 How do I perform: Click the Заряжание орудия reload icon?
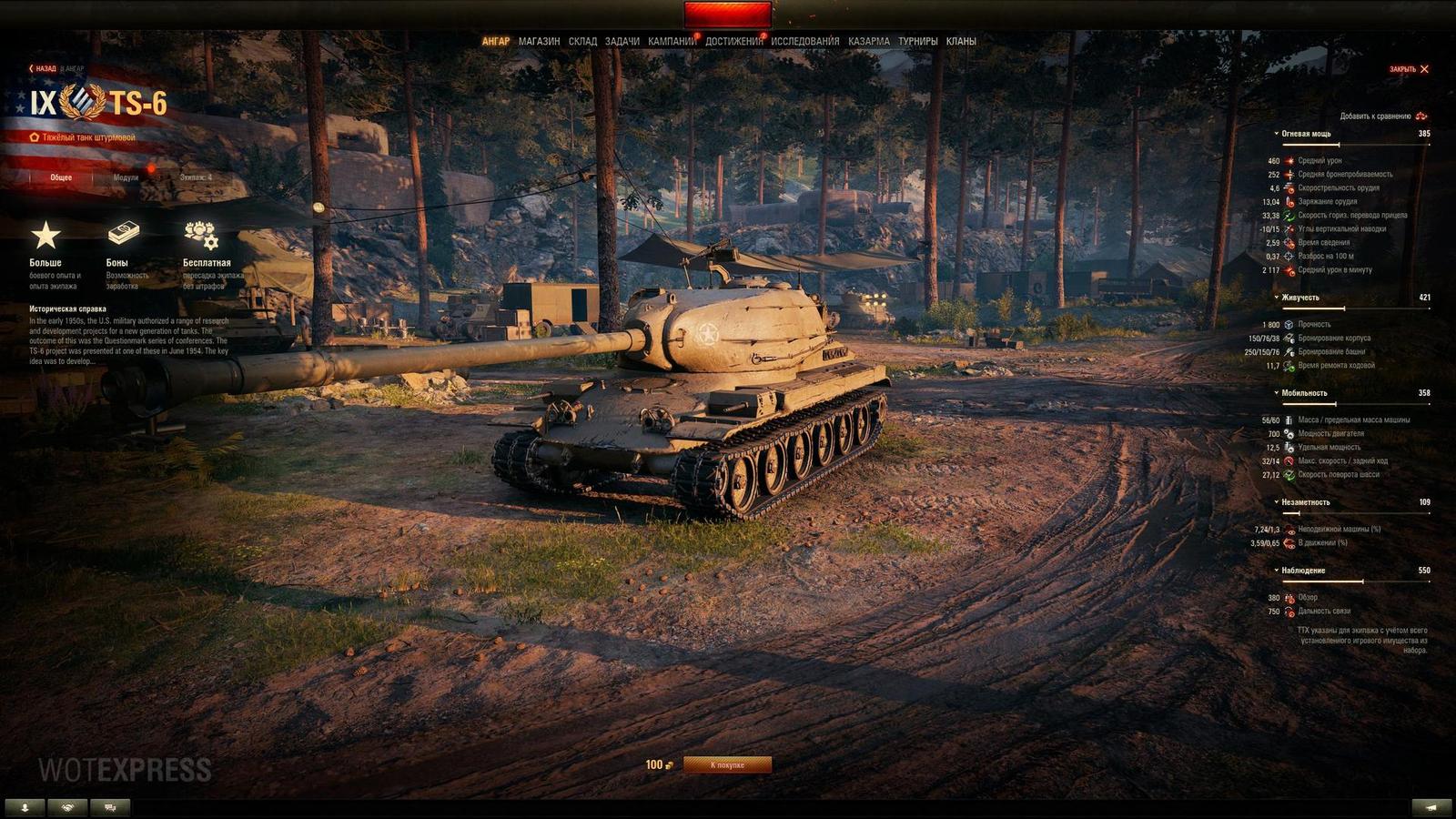[x=1289, y=203]
